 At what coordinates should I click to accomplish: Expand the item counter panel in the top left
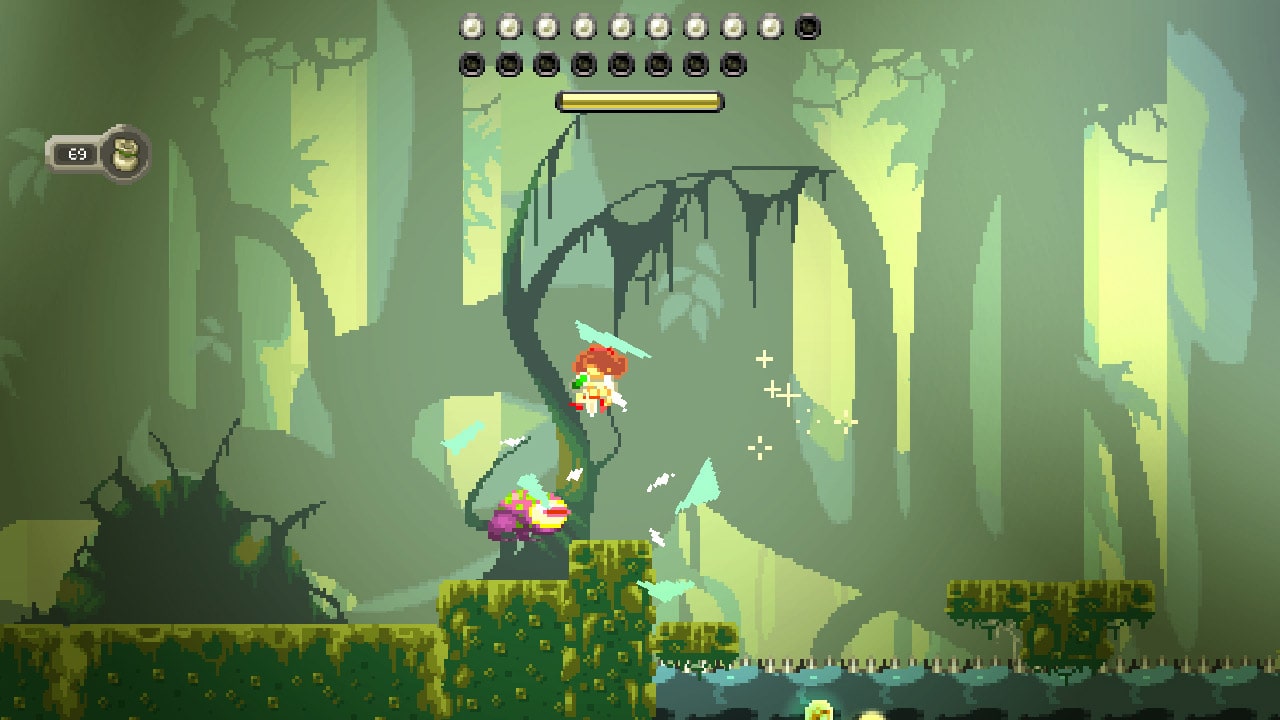[100, 153]
